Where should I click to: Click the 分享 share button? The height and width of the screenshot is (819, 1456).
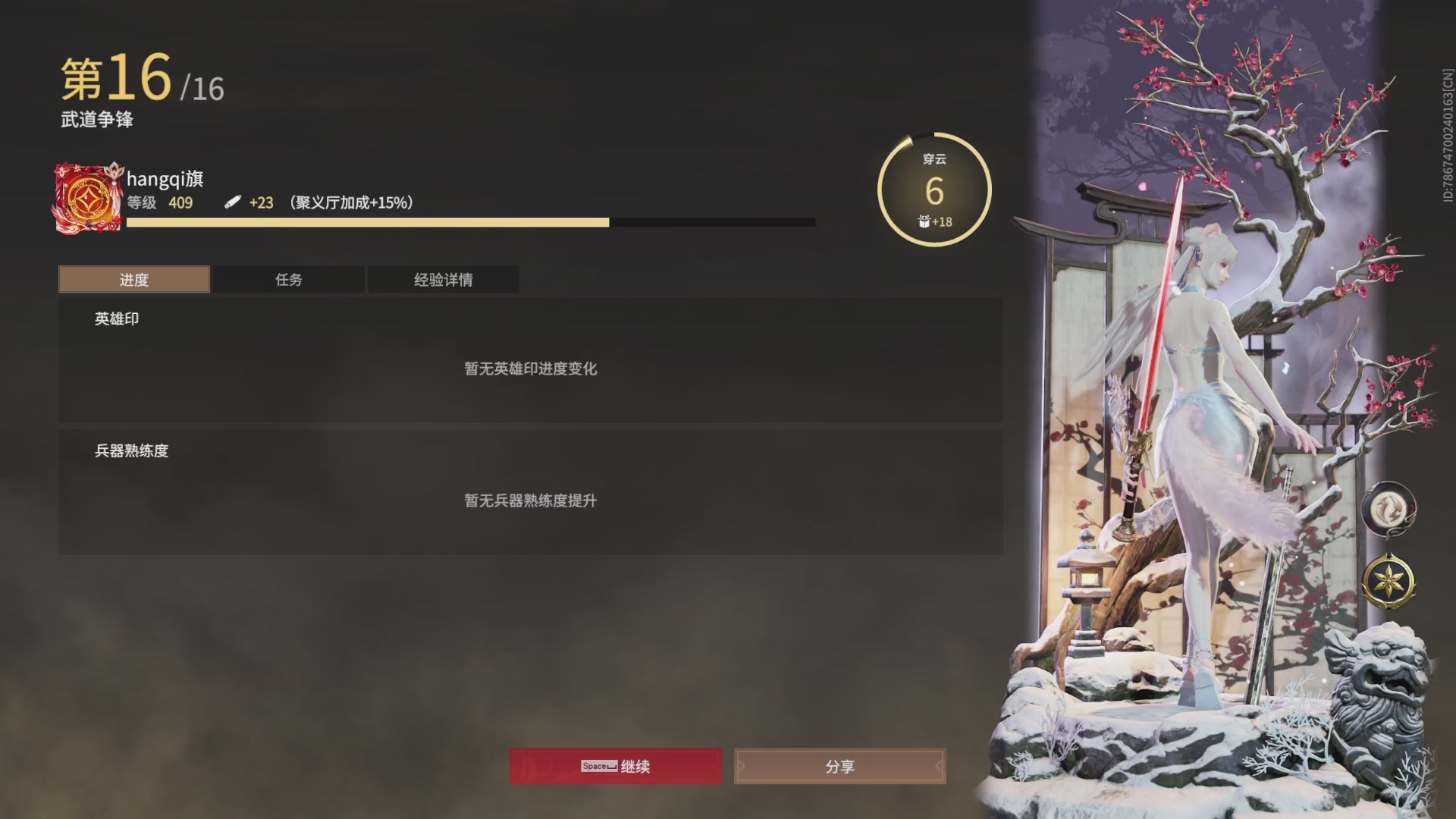pos(839,767)
